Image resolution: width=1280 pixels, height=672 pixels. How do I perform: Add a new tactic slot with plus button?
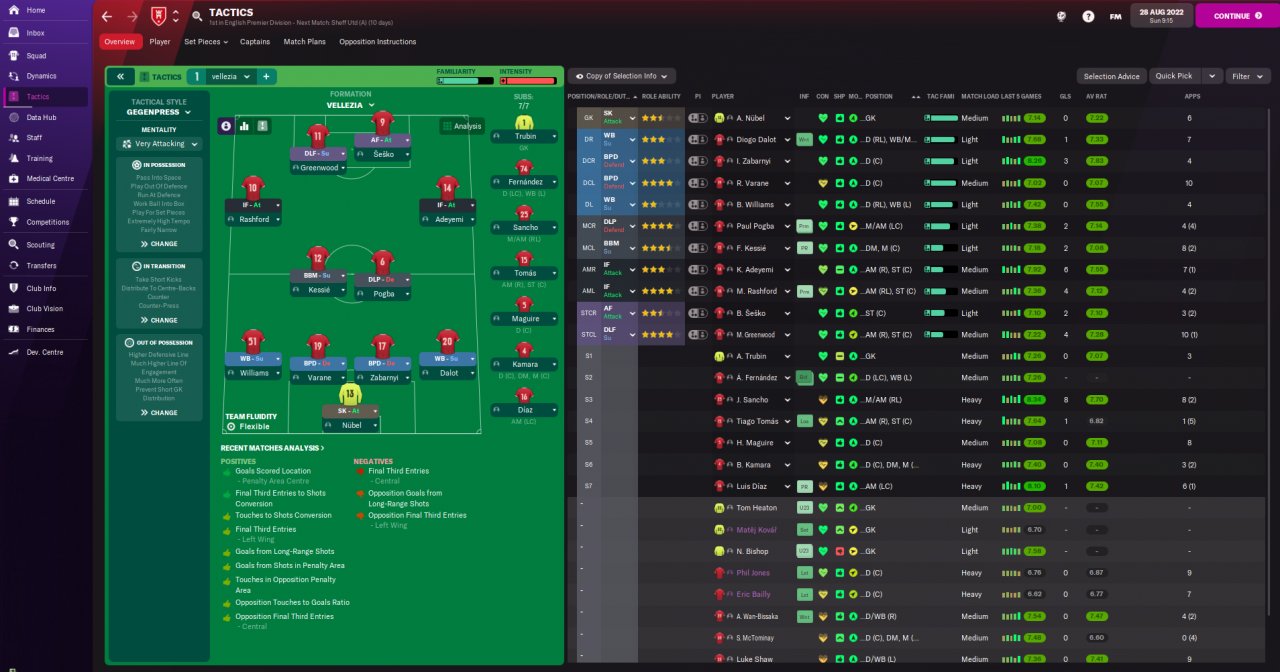[x=267, y=76]
